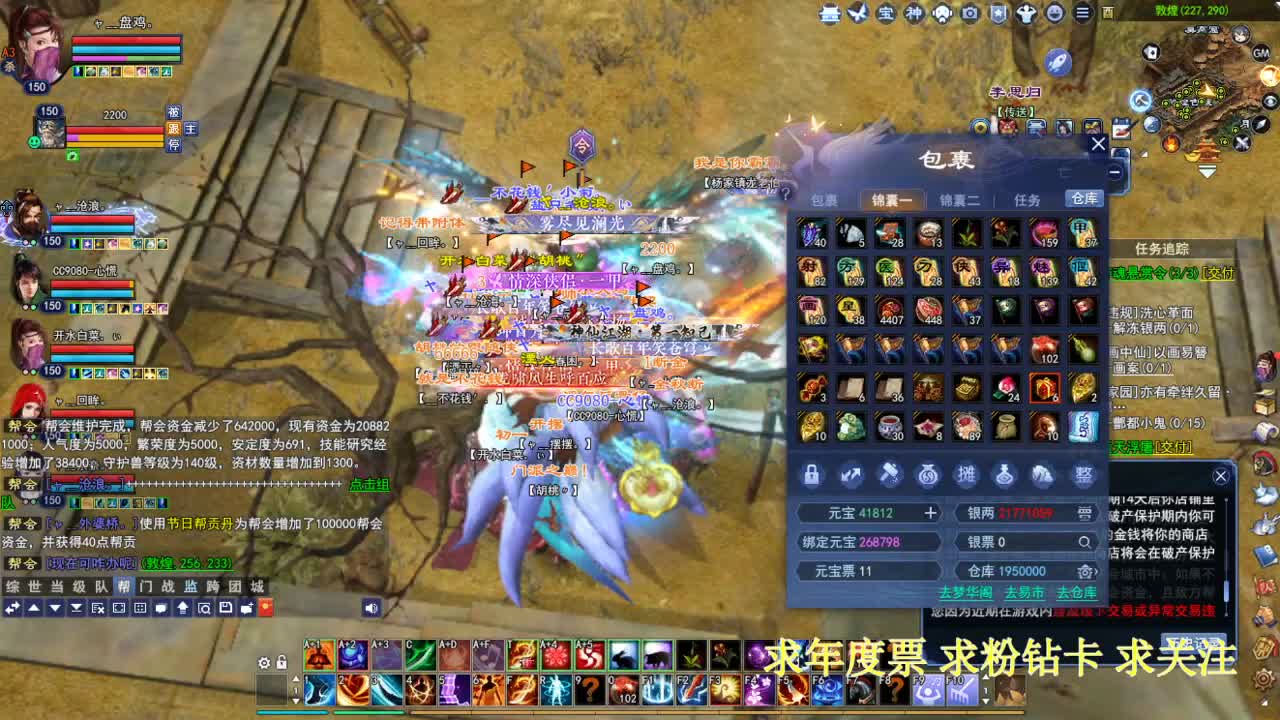Click the 去易市 link below currency fields
The width and height of the screenshot is (1280, 720).
(1025, 593)
